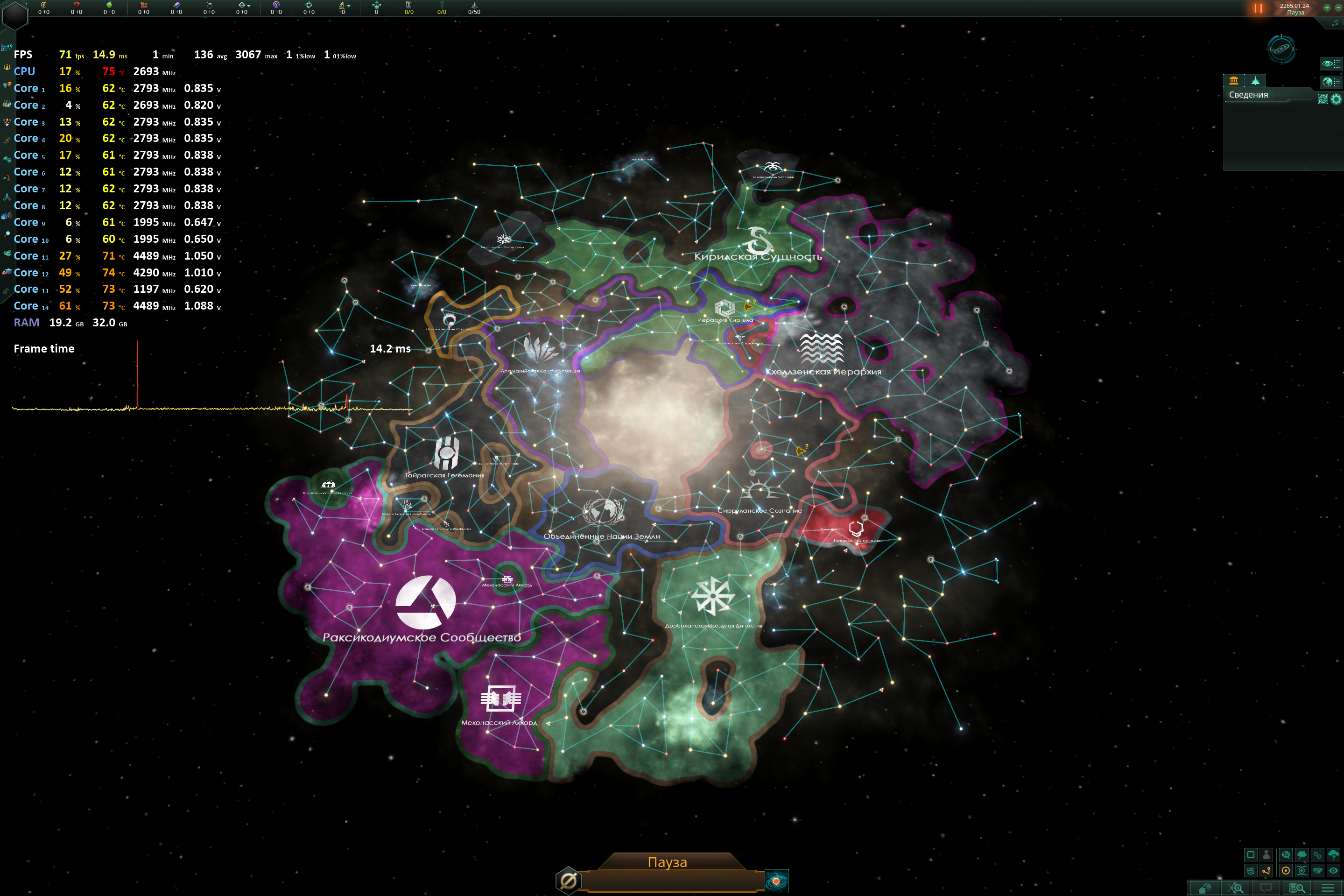
Task: Decrease game speed with the minus button
Action: tap(1338, 7)
